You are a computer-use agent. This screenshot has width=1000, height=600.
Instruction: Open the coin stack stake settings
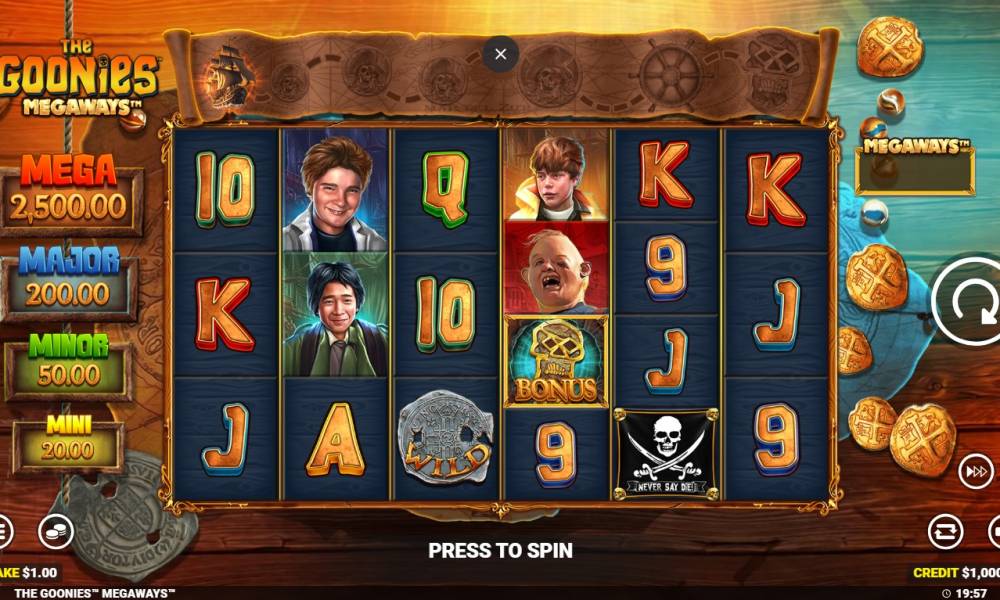56,532
